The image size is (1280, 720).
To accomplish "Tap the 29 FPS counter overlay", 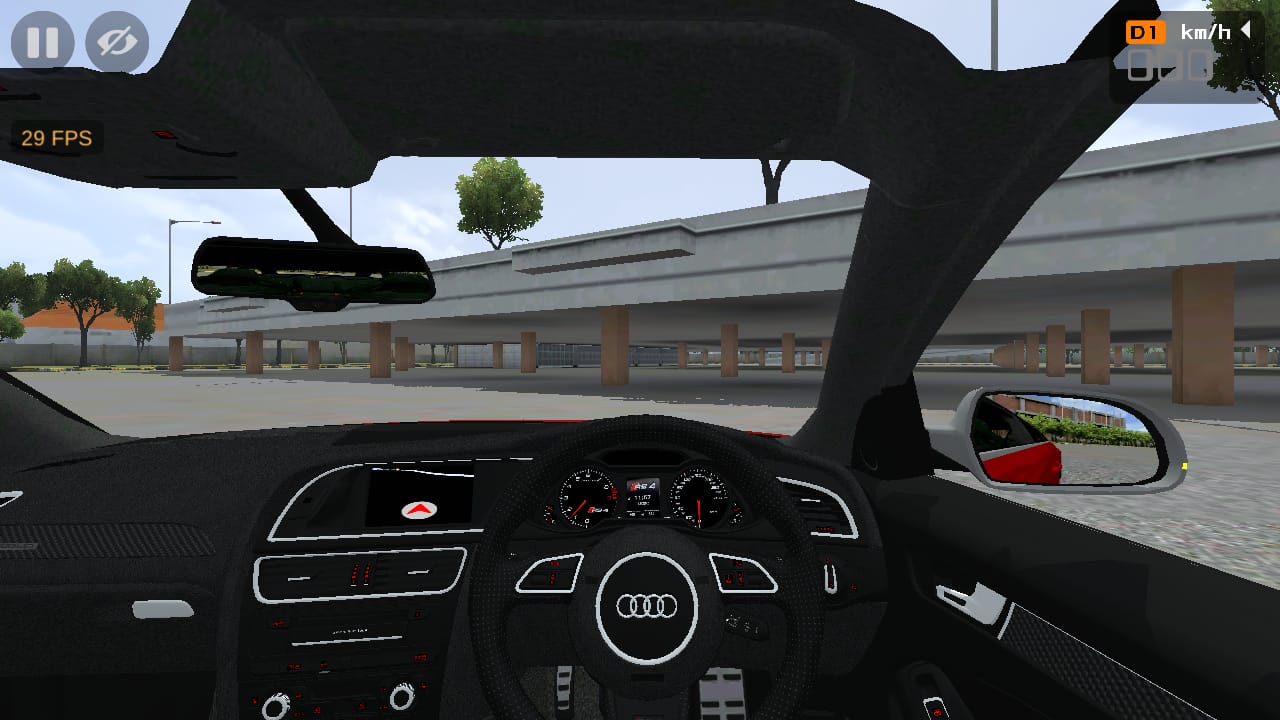I will (55, 138).
